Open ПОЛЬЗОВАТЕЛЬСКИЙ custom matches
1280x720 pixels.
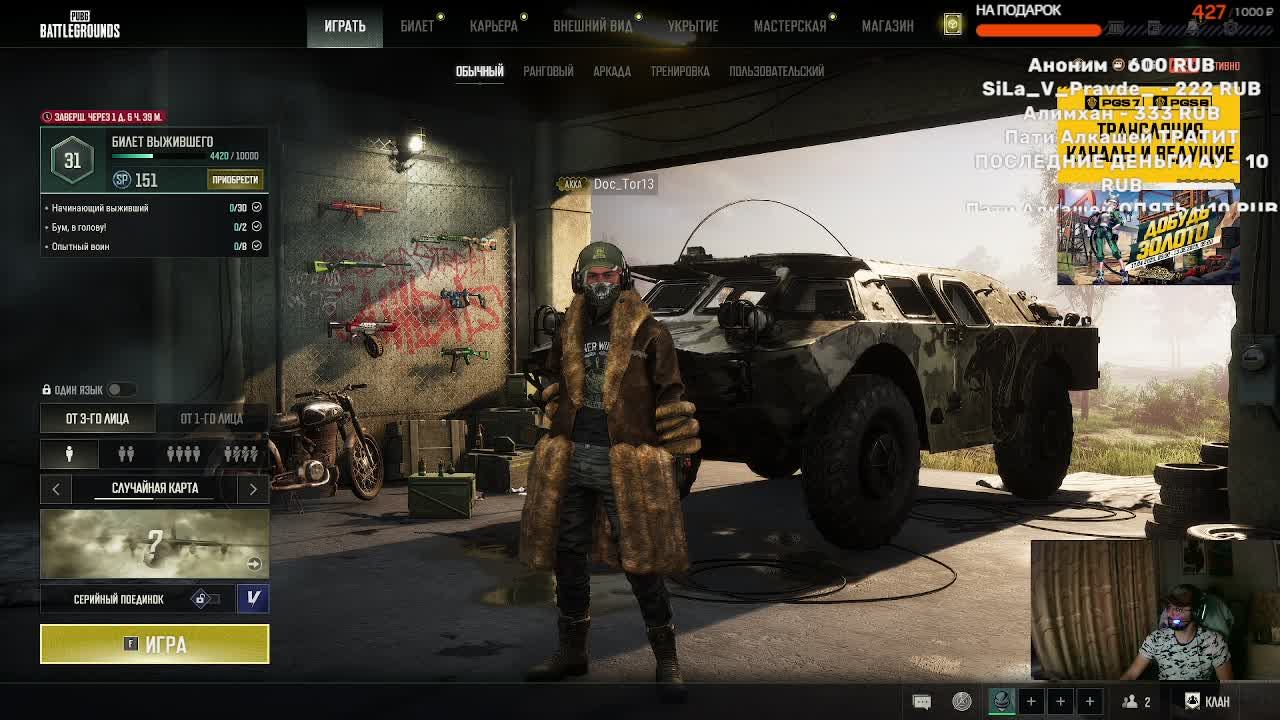777,71
